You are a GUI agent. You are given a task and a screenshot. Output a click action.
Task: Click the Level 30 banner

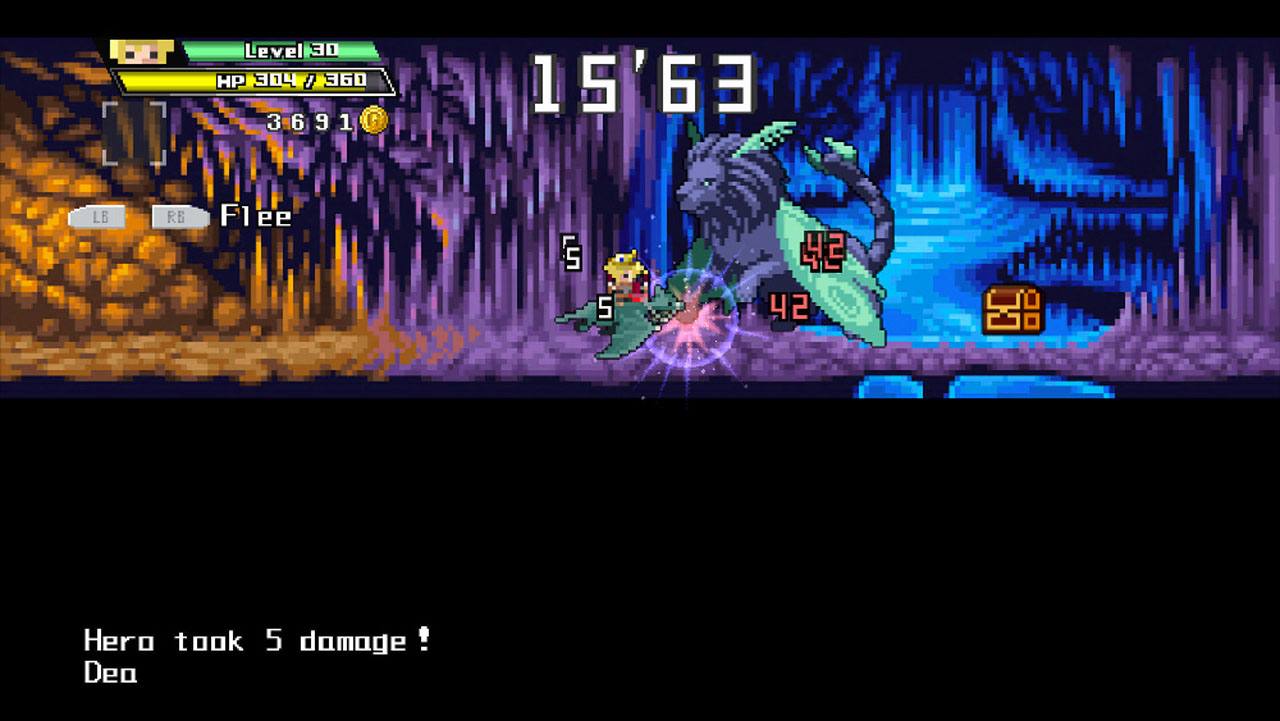283,51
